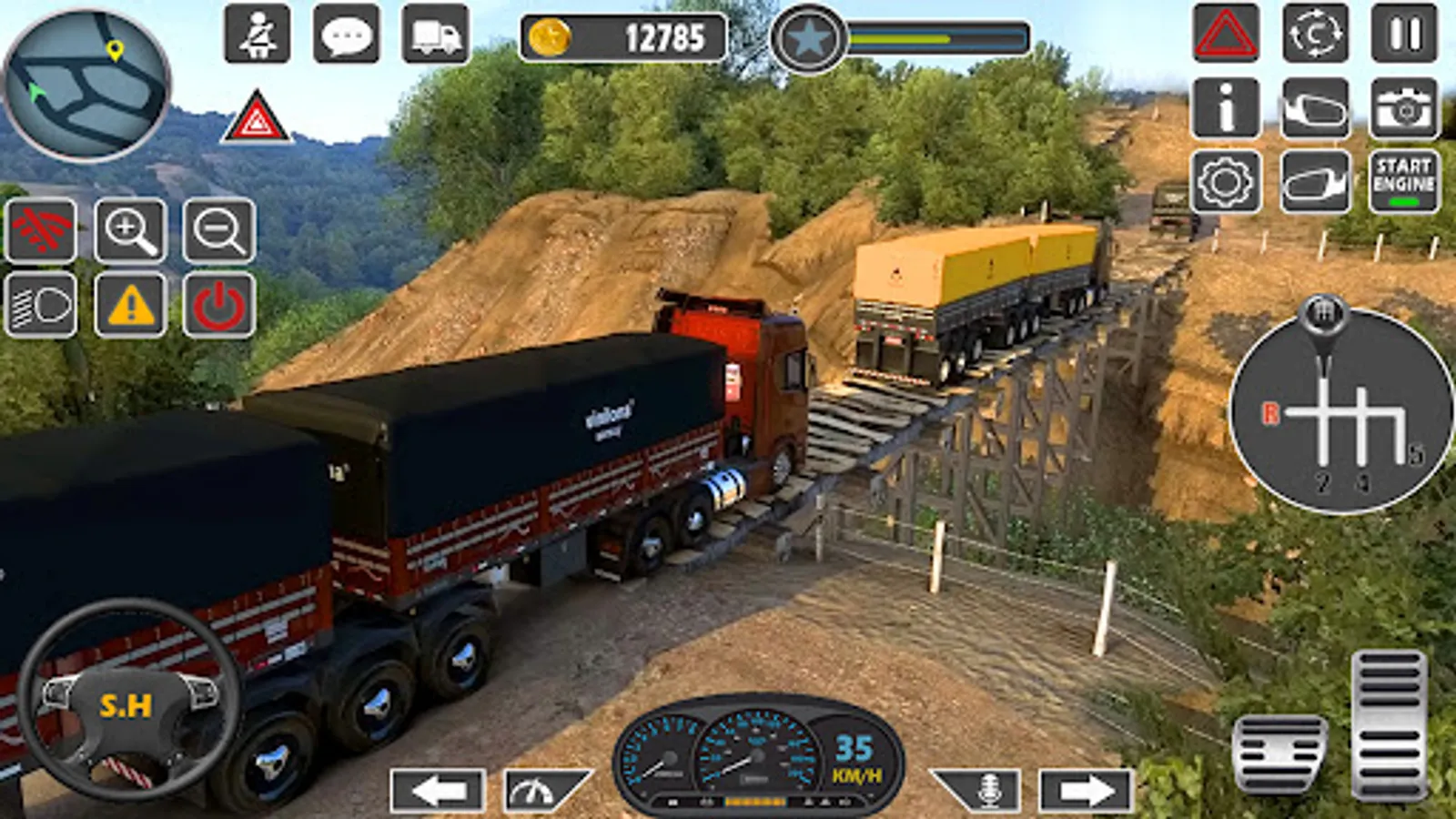Open the chat speech bubble
Screen dimensions: 1456x819
click(346, 35)
